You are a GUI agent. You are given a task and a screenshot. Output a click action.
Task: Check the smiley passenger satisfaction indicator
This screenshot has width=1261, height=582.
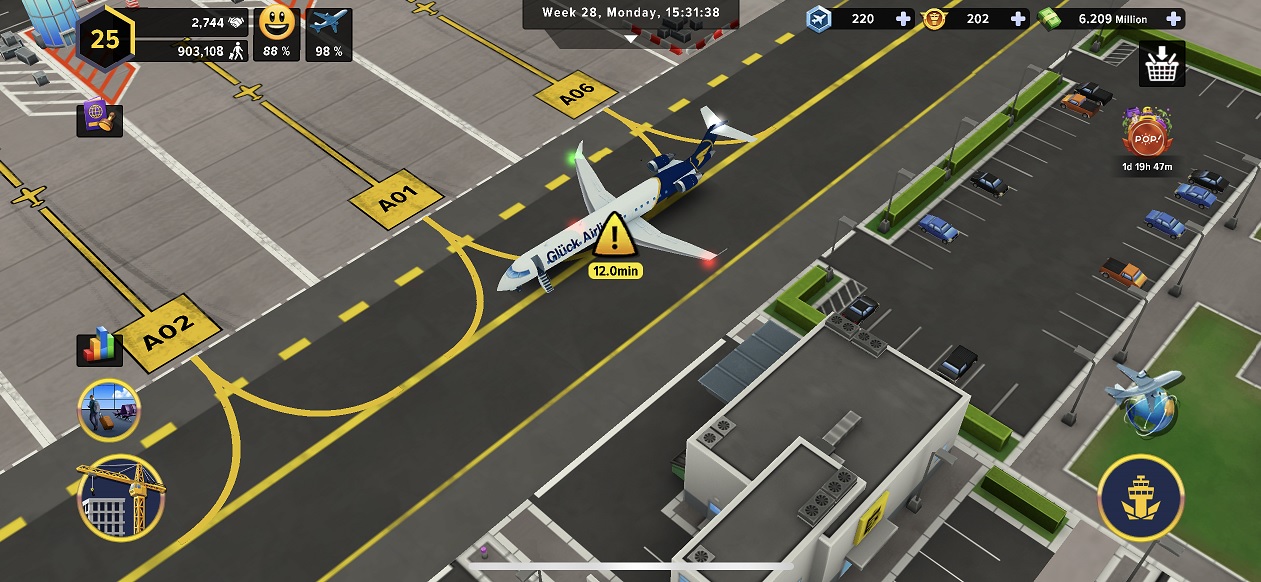click(277, 32)
